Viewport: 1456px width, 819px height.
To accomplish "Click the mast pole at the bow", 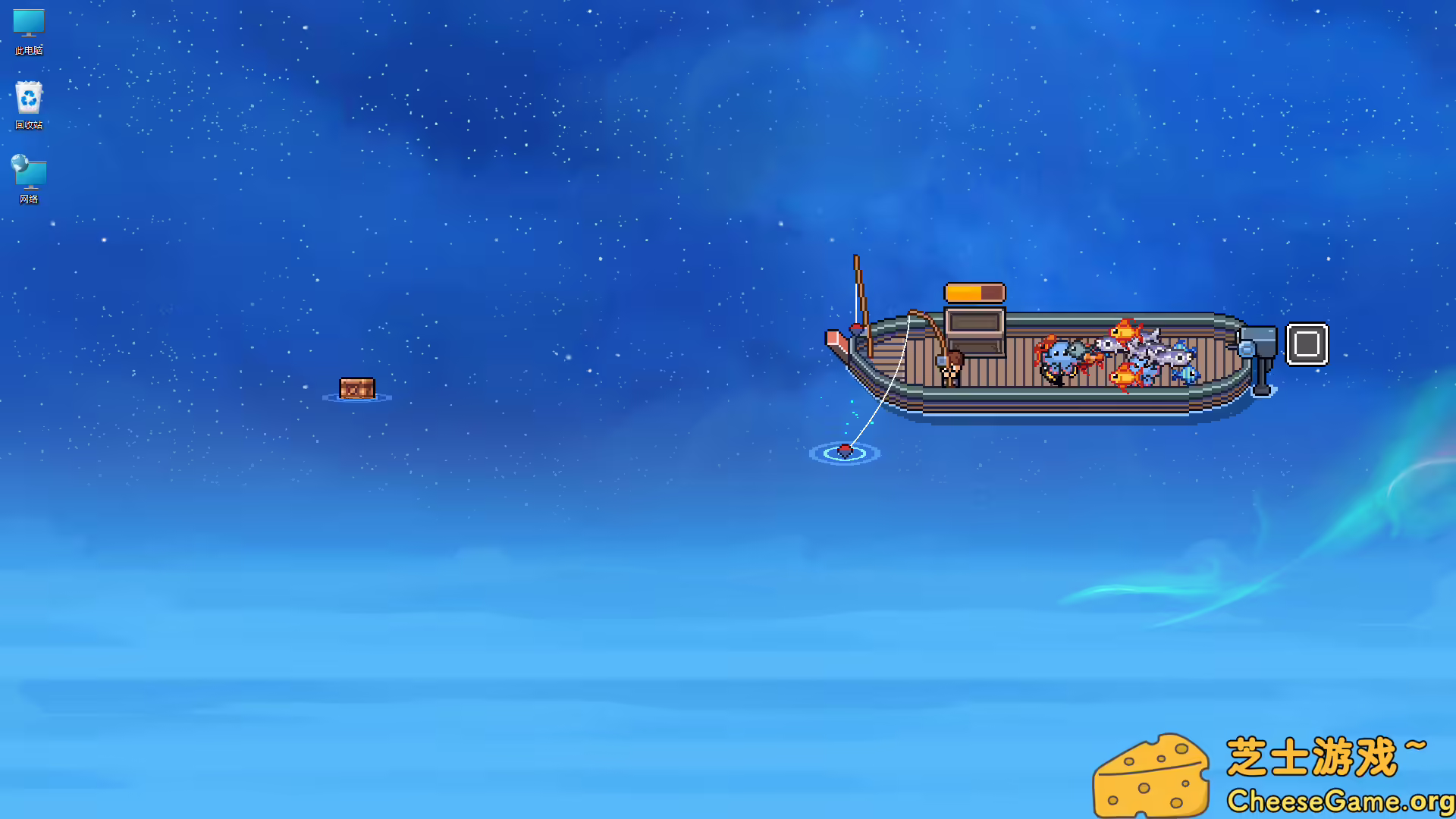I will click(x=862, y=296).
